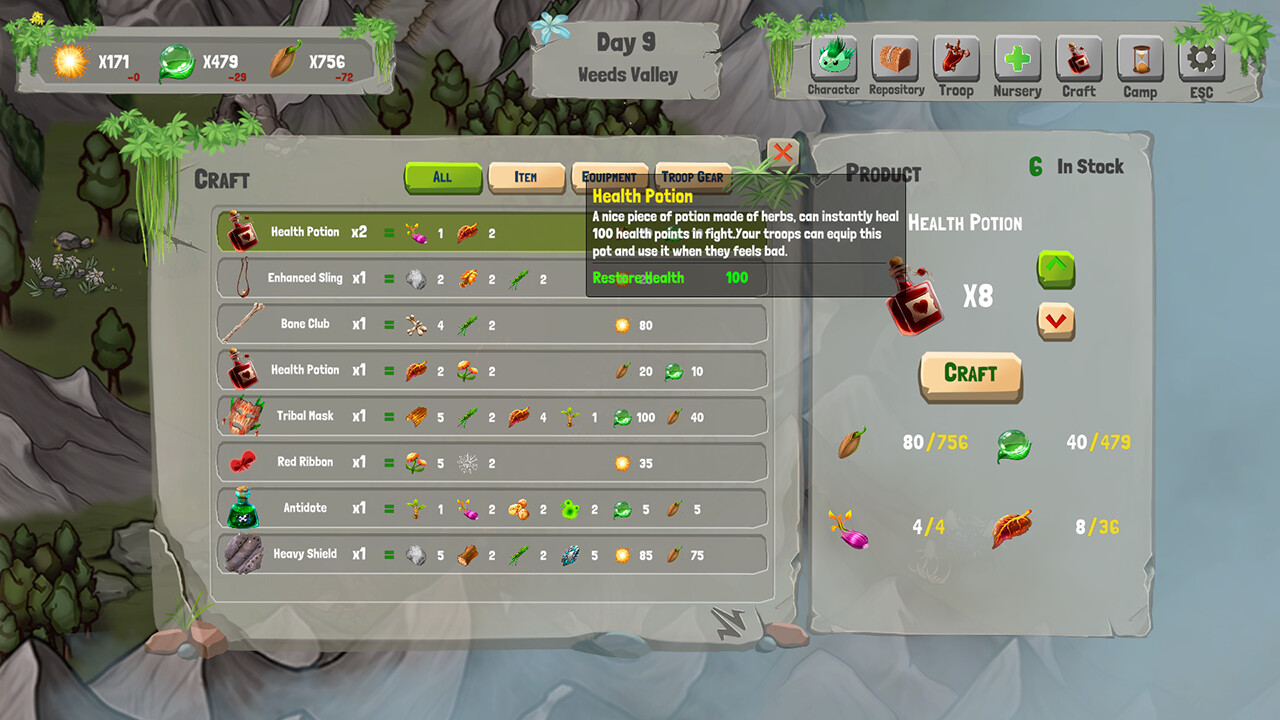This screenshot has width=1280, height=720.
Task: Switch to the Equipment tab
Action: click(609, 177)
